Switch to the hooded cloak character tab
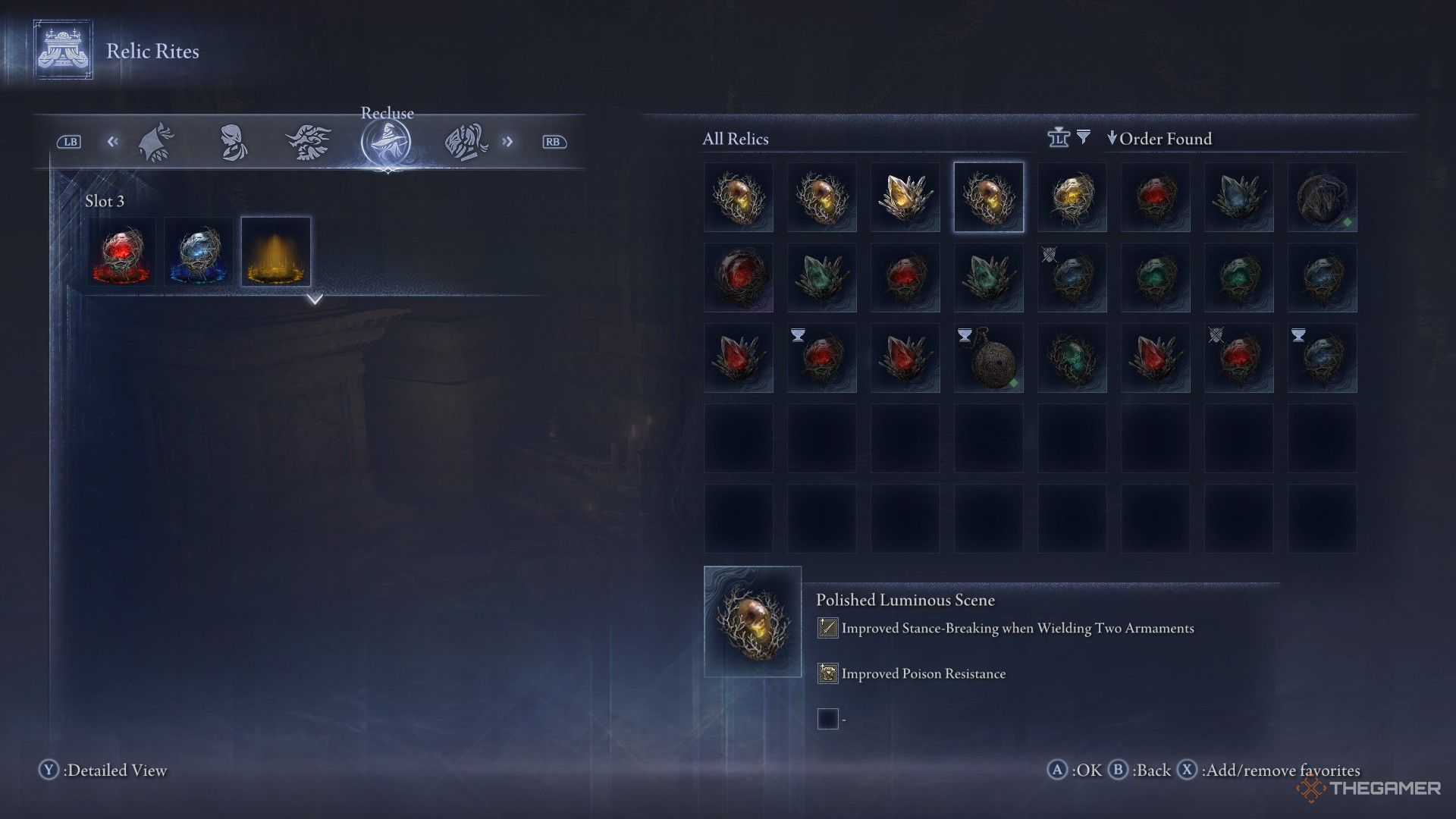Viewport: 1456px width, 819px height. click(157, 142)
